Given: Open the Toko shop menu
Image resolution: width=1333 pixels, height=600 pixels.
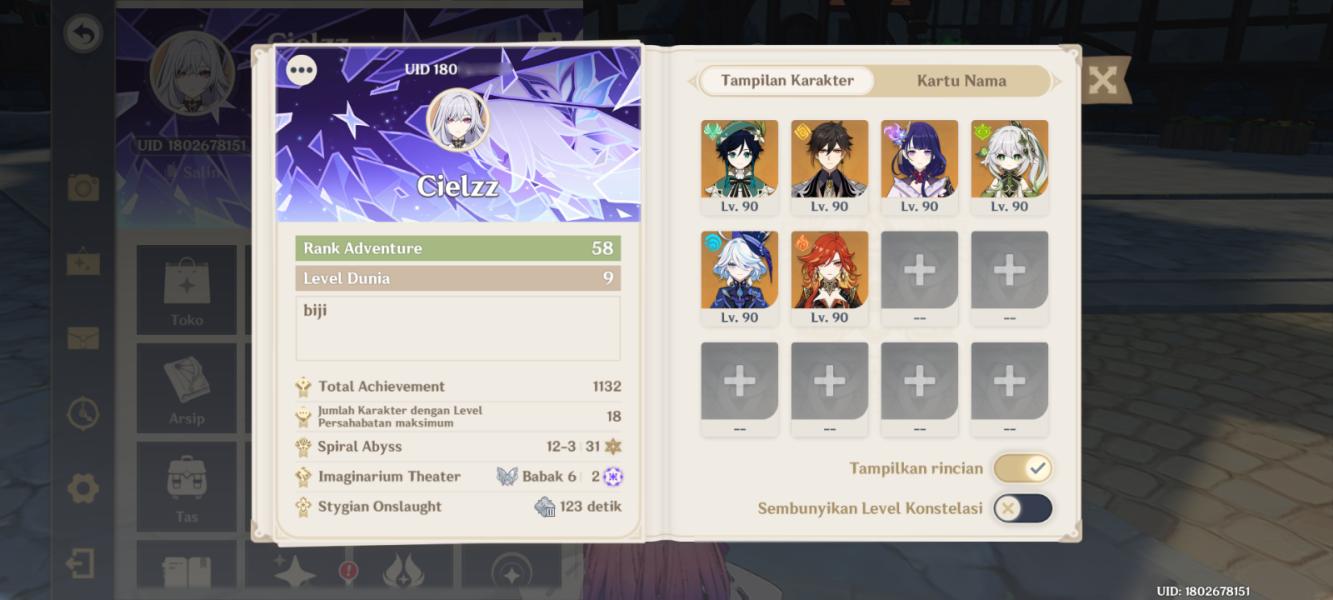Looking at the screenshot, I should coord(187,290).
